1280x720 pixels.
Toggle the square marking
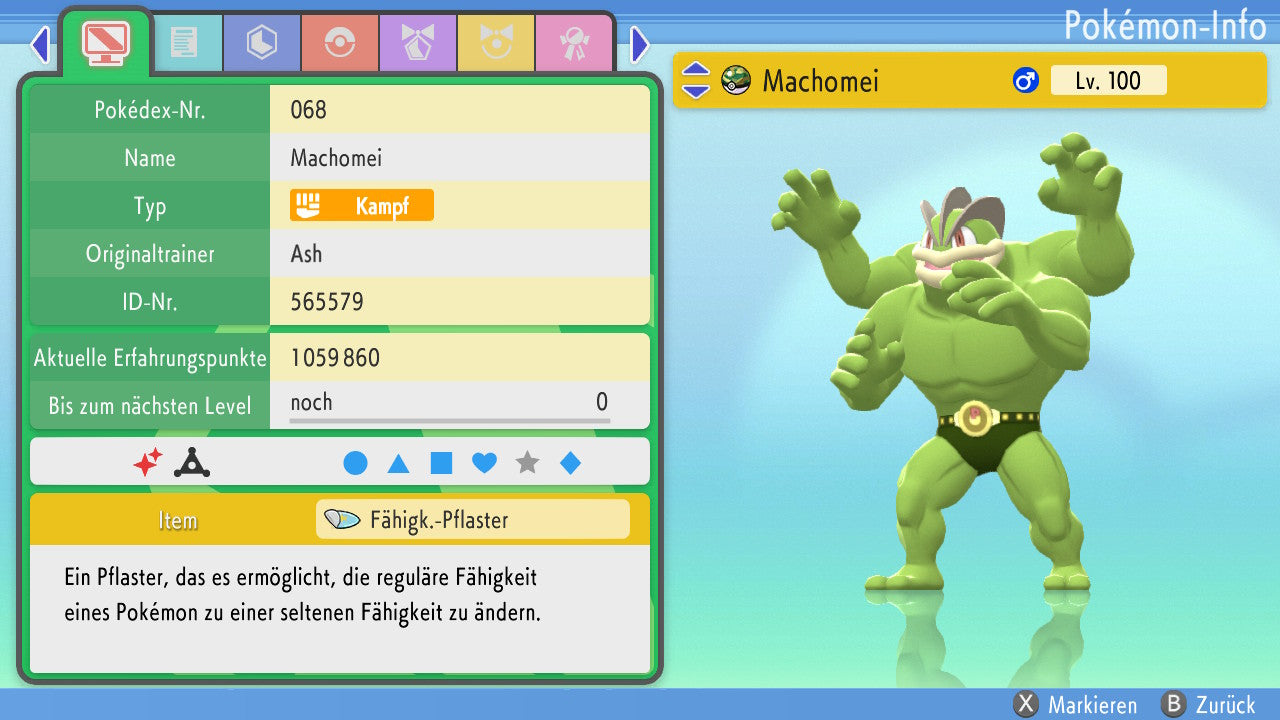(441, 463)
